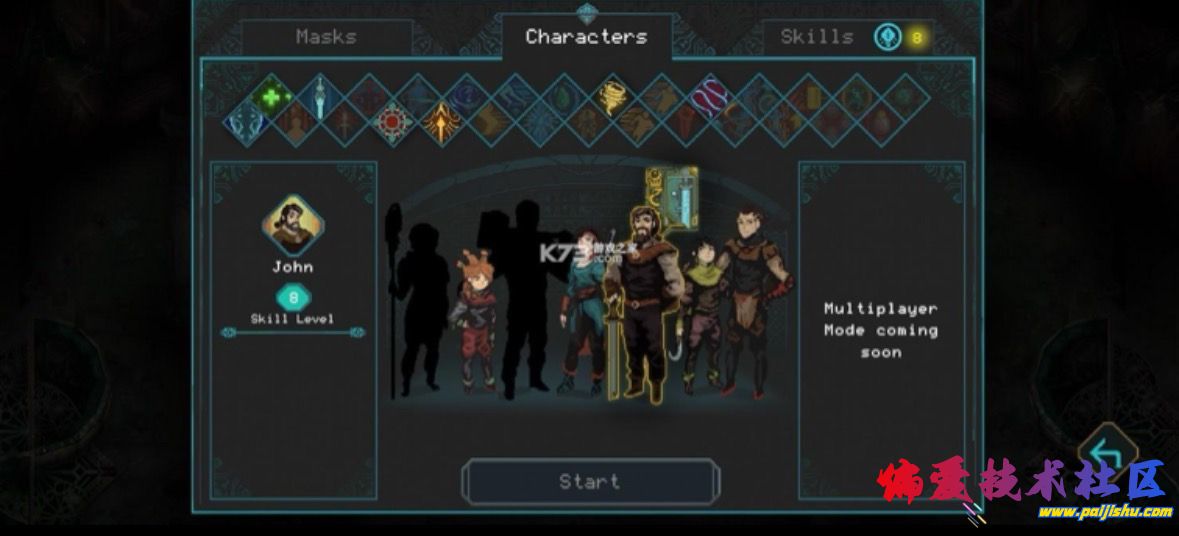This screenshot has width=1179, height=536.
Task: Switch to the Masks tab
Action: tap(326, 37)
